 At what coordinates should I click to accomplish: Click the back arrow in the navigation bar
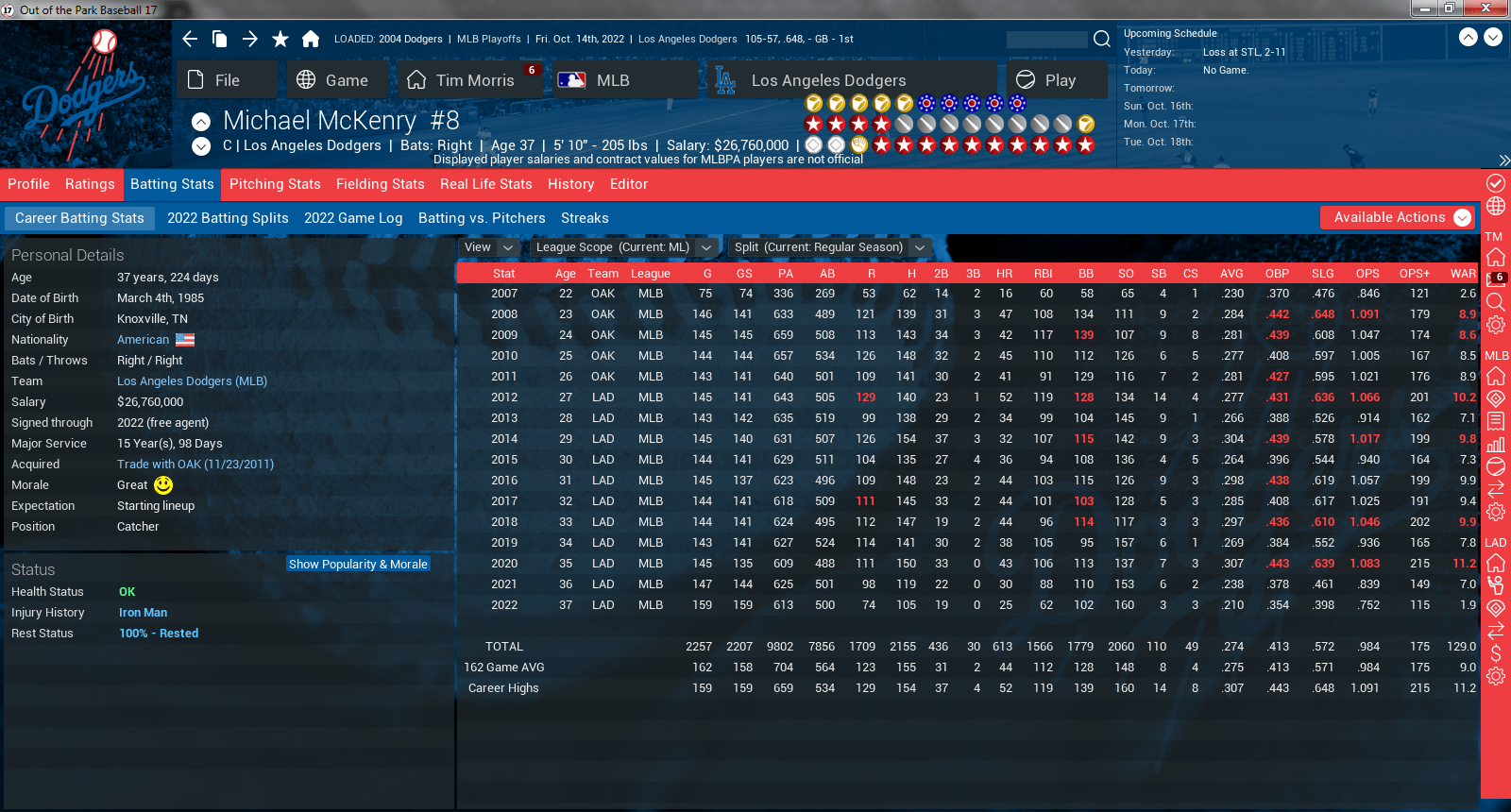coord(189,39)
